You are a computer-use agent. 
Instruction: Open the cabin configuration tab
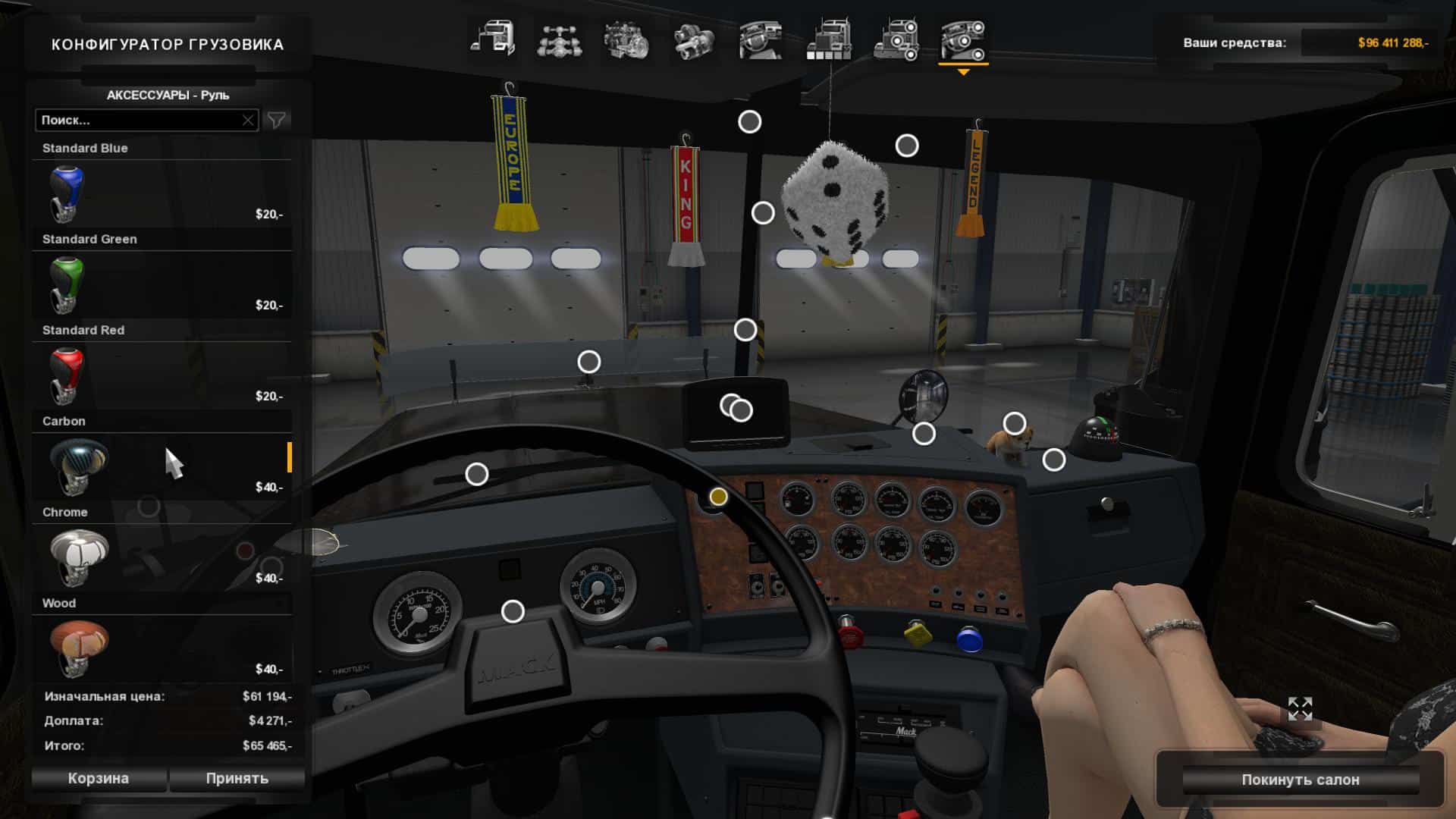coord(492,39)
